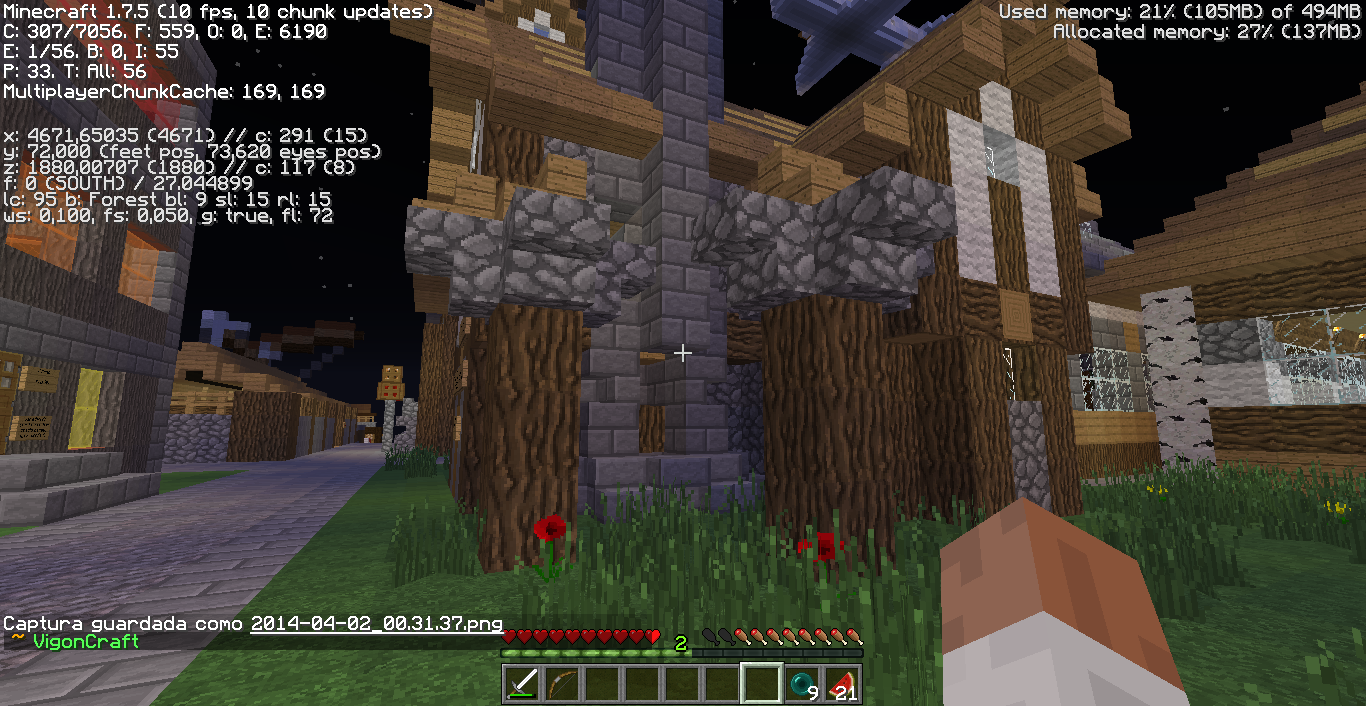The image size is (1366, 706).
Task: Select the melon slice stack slot
Action: [x=842, y=684]
